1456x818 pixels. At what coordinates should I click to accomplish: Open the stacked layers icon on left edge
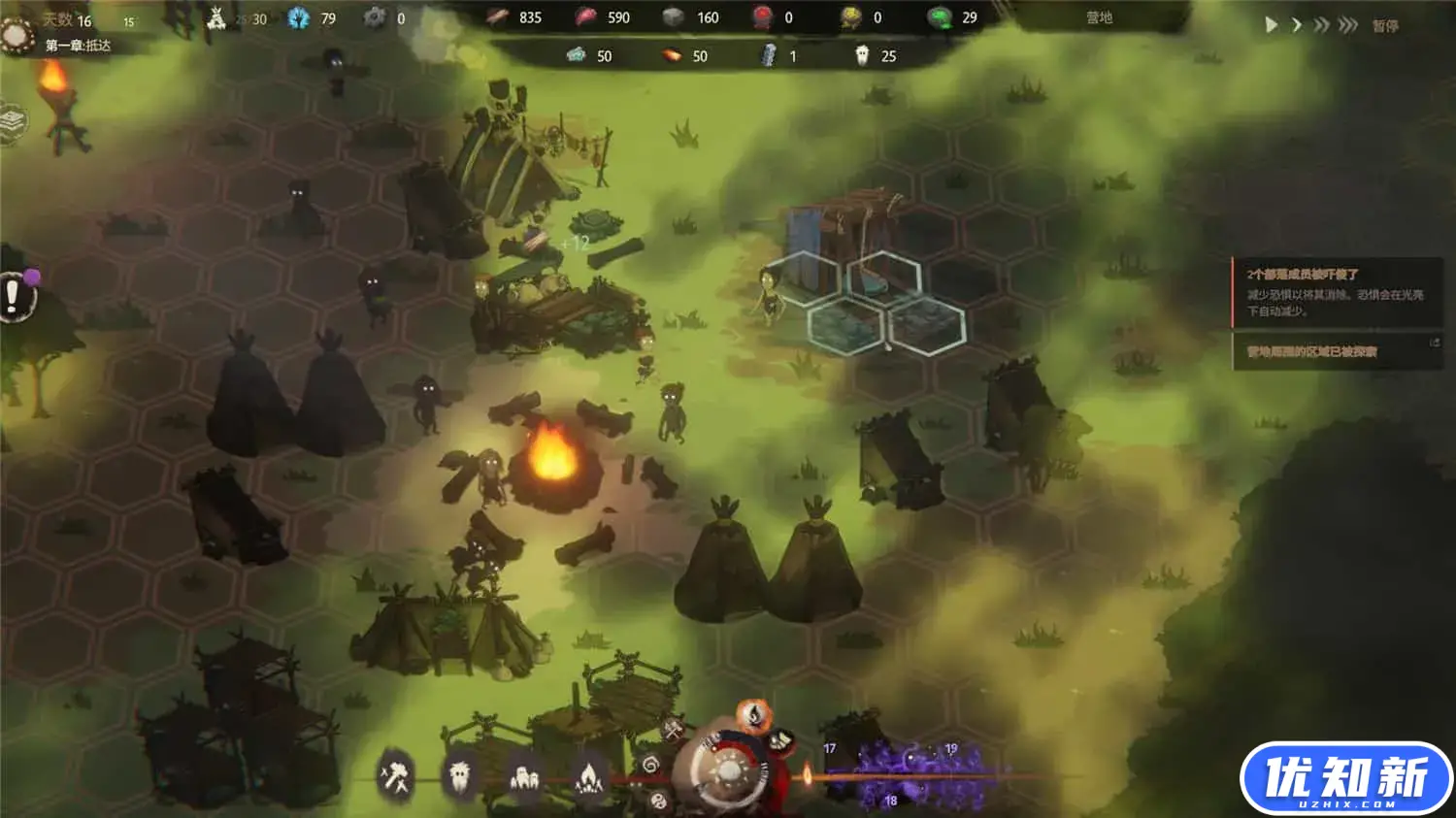(x=13, y=122)
